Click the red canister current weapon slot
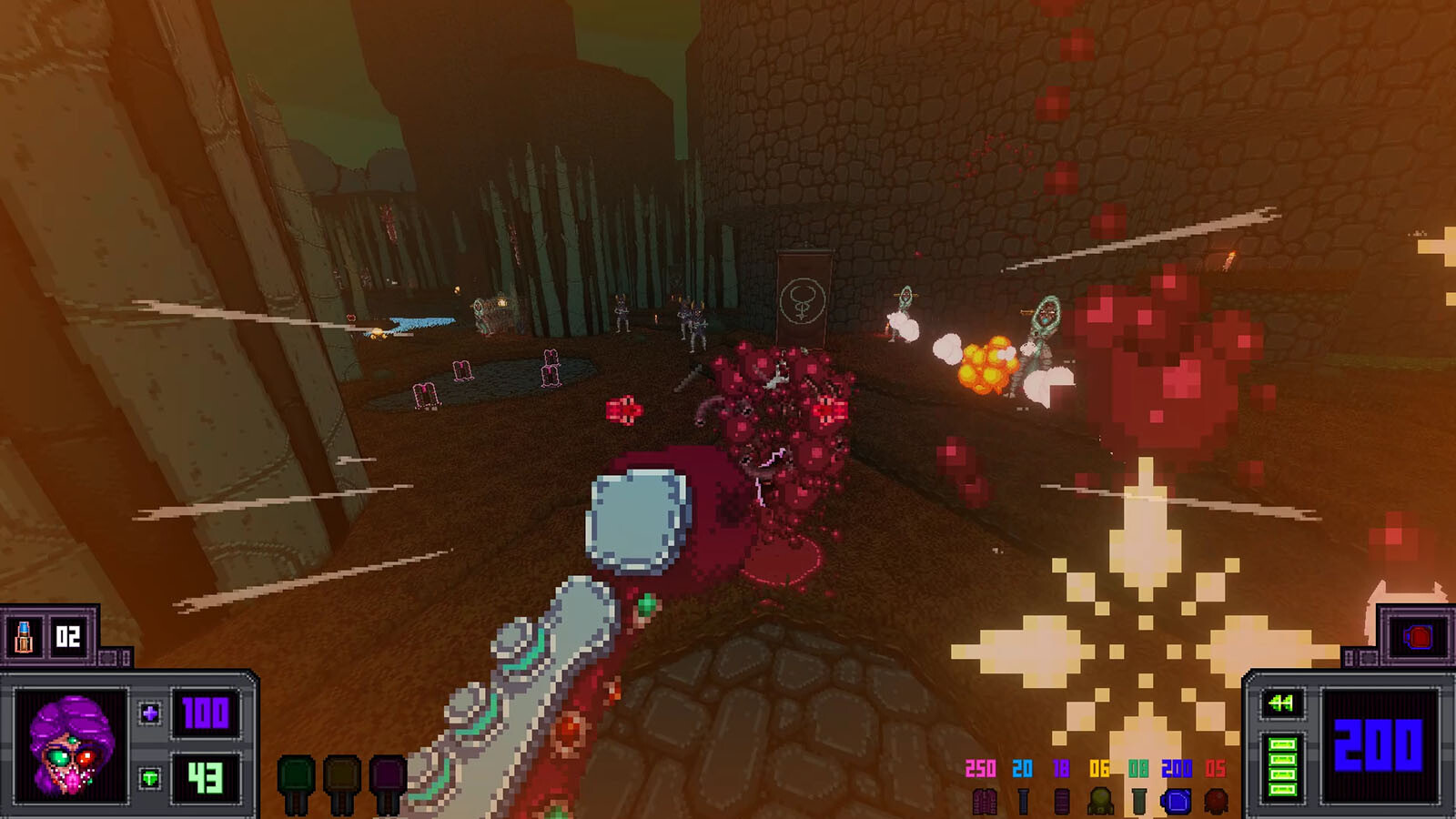 click(1417, 636)
